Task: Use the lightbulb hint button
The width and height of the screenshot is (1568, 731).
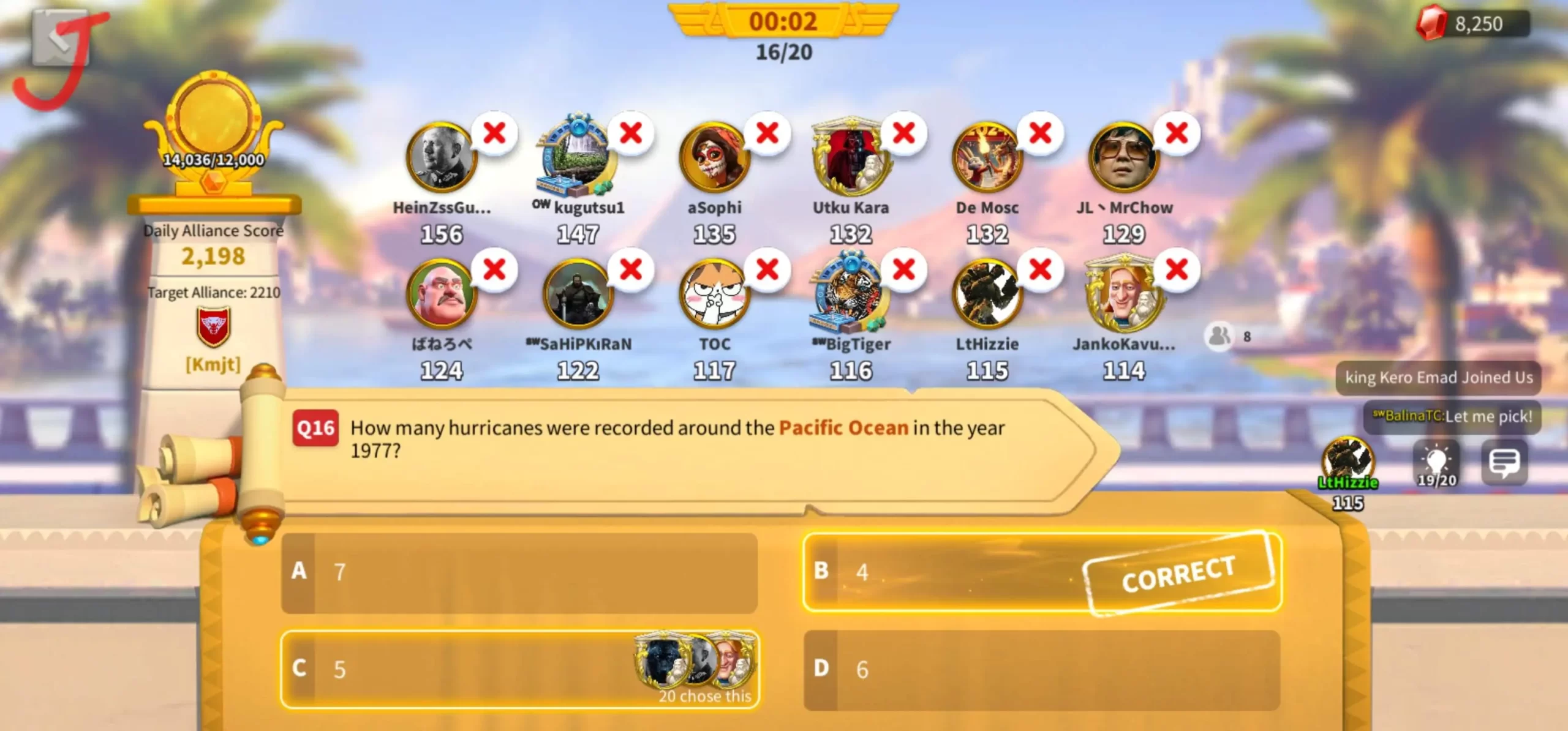Action: click(1436, 463)
